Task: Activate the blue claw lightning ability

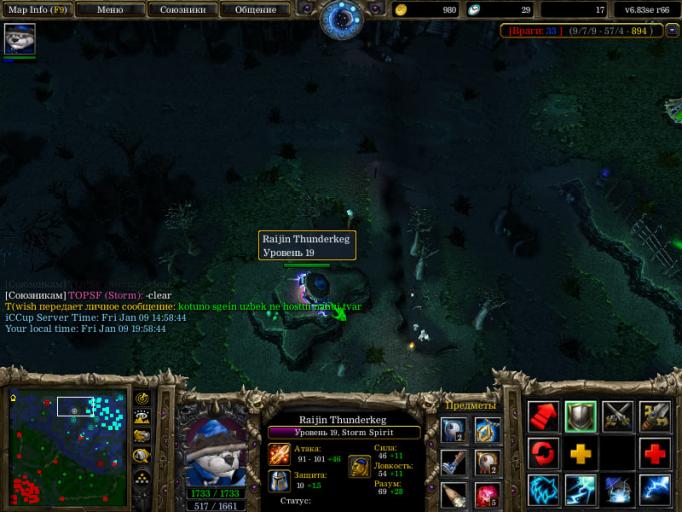Action: [544, 489]
